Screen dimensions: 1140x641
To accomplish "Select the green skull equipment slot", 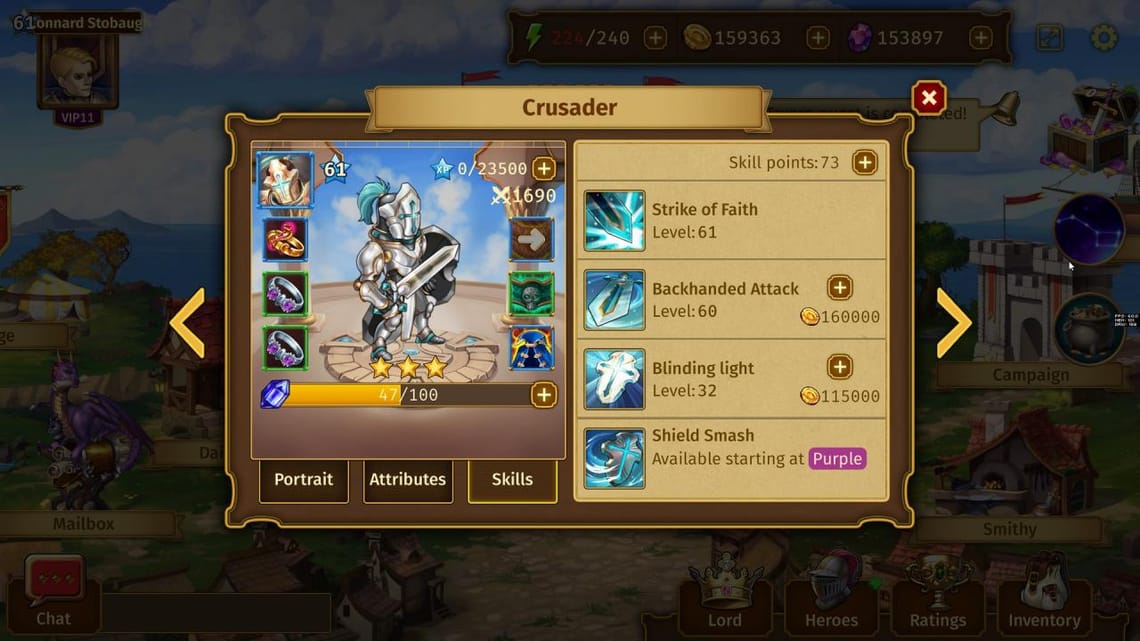I will click(532, 293).
